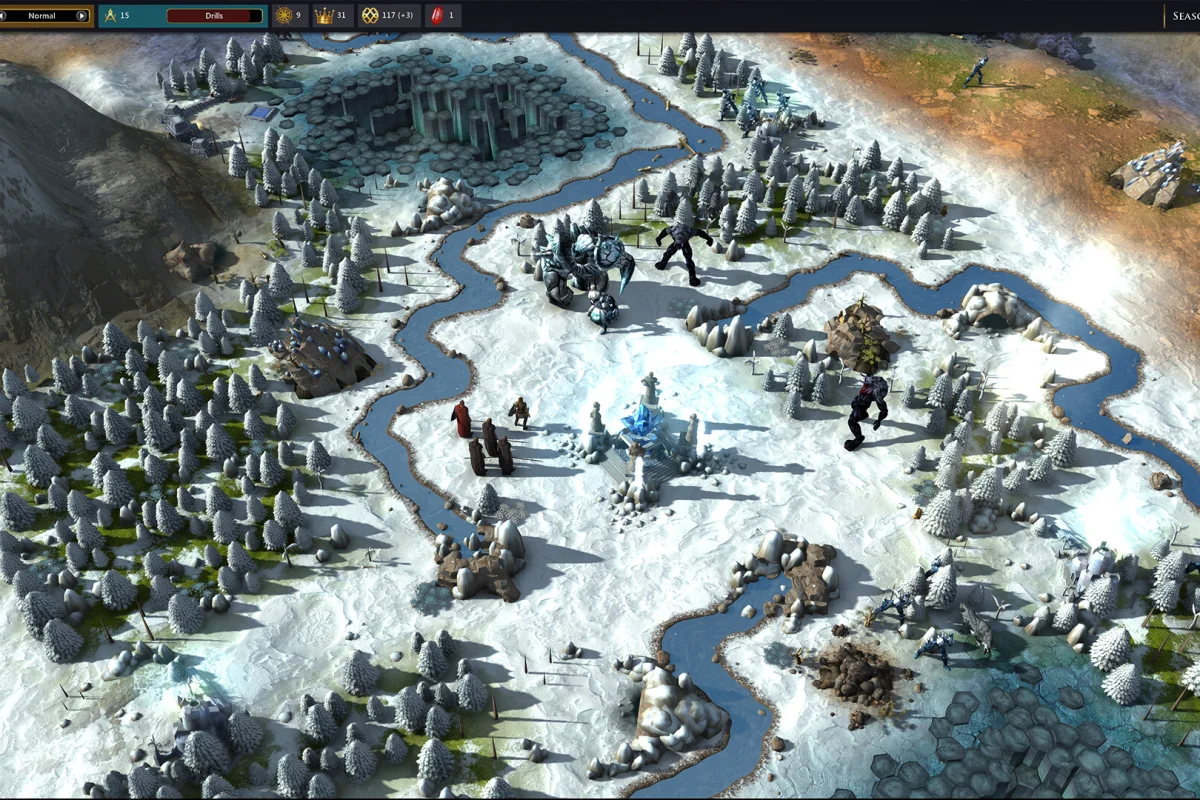Screen dimensions: 1200x800
Task: Click the science compass icon
Action: pyautogui.click(x=110, y=16)
